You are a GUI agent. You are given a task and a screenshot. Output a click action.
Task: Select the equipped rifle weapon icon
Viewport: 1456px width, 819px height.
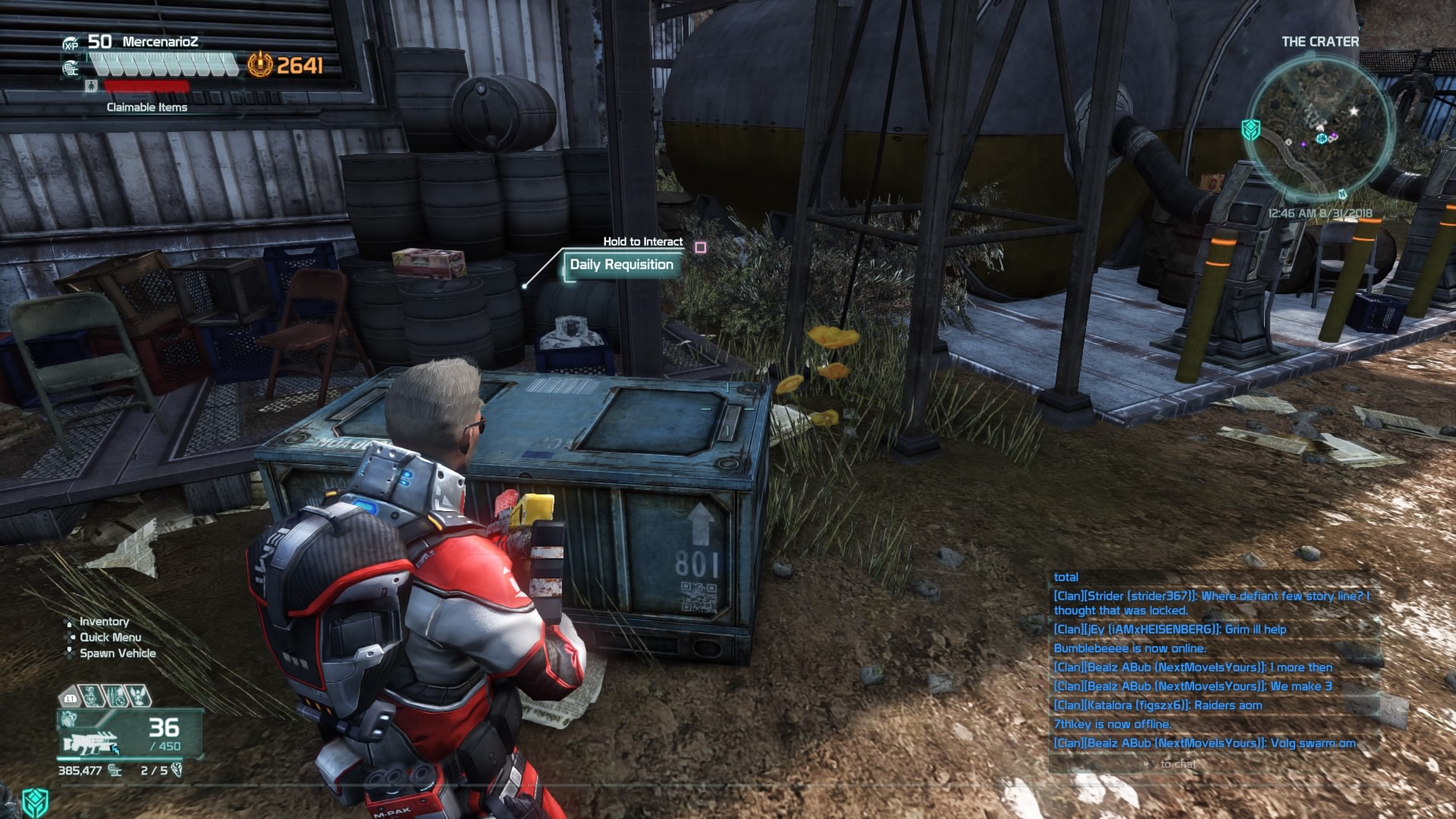pyautogui.click(x=91, y=742)
